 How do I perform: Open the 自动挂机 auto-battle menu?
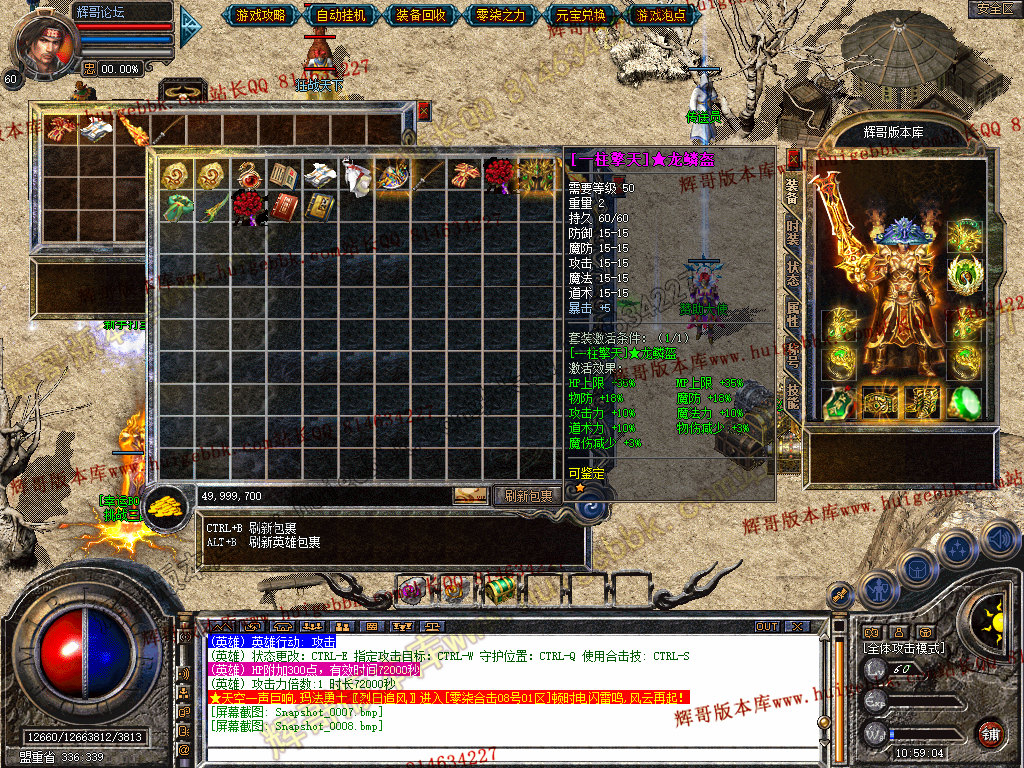coord(342,15)
